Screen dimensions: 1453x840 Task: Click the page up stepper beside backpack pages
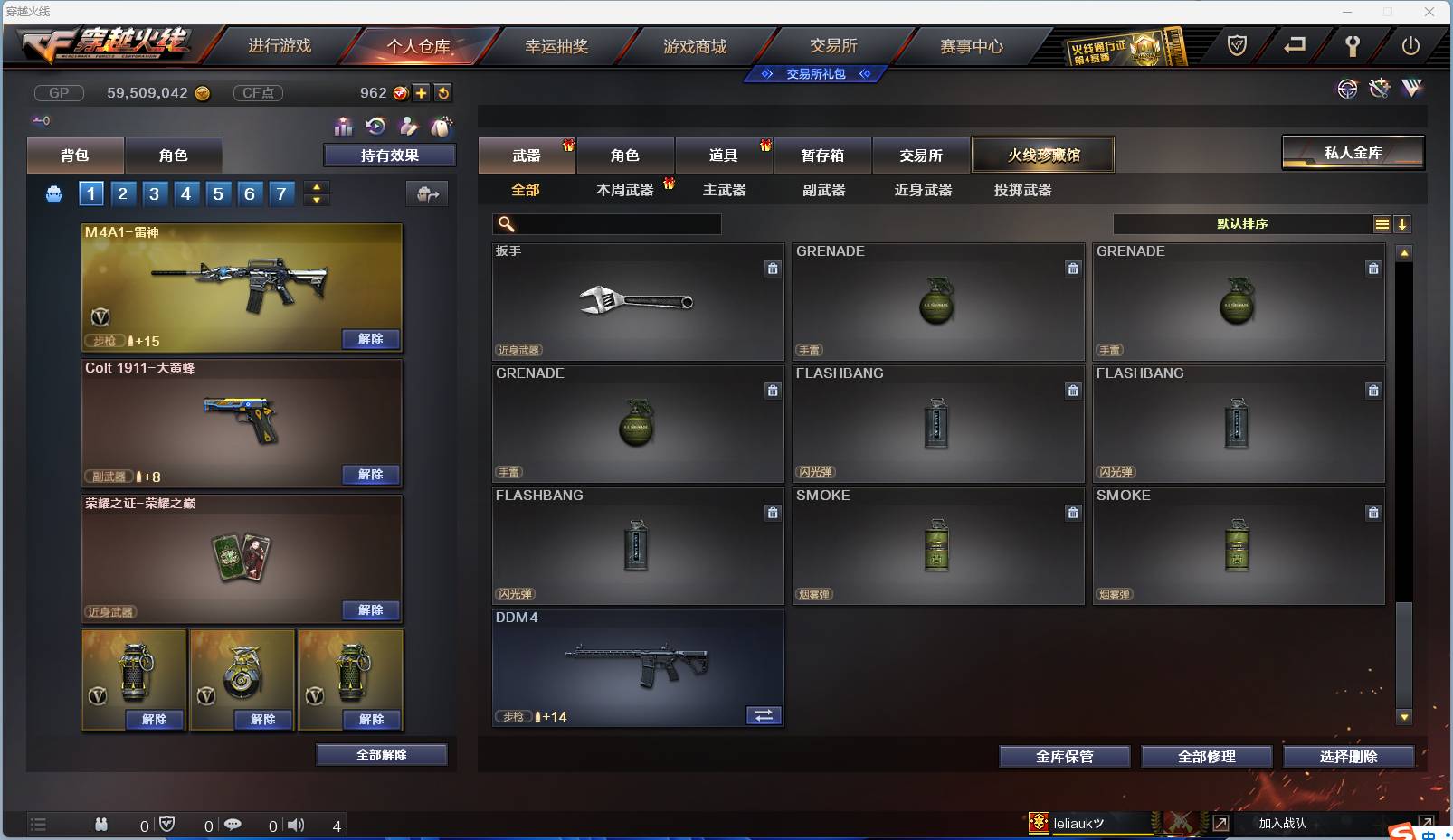point(316,187)
